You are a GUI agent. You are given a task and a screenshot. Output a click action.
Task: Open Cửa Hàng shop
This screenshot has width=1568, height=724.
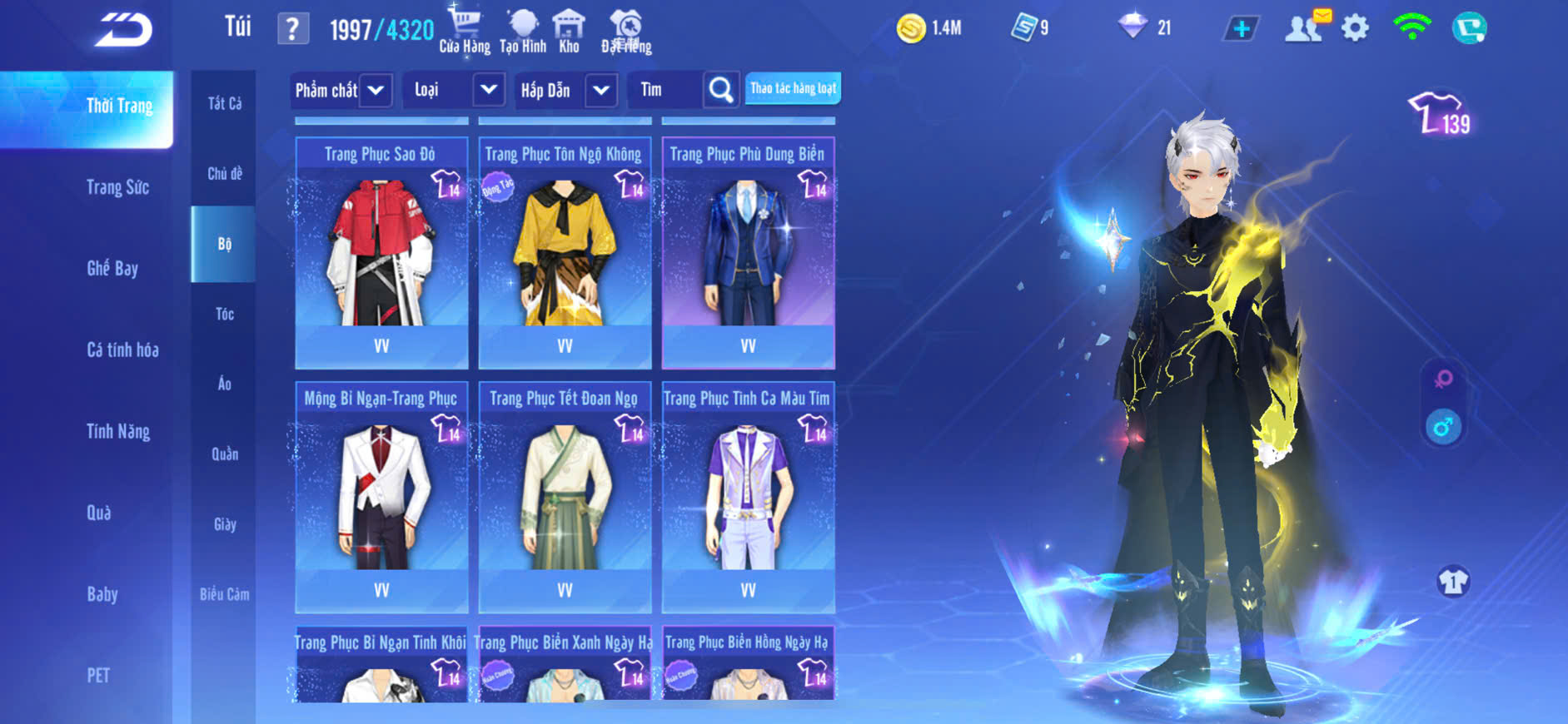pos(465,31)
